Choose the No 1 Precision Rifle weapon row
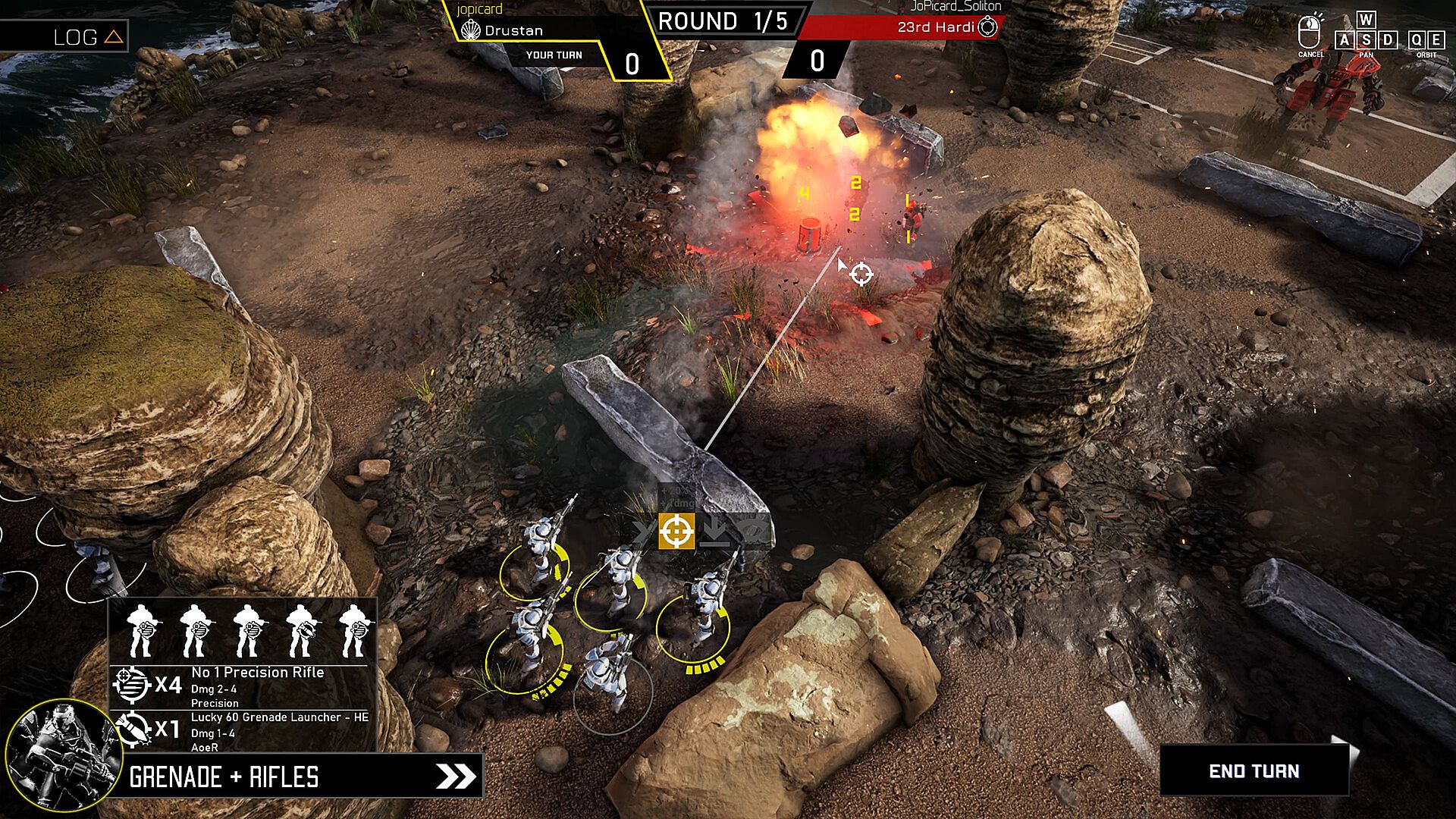The image size is (1456, 819). tap(243, 686)
